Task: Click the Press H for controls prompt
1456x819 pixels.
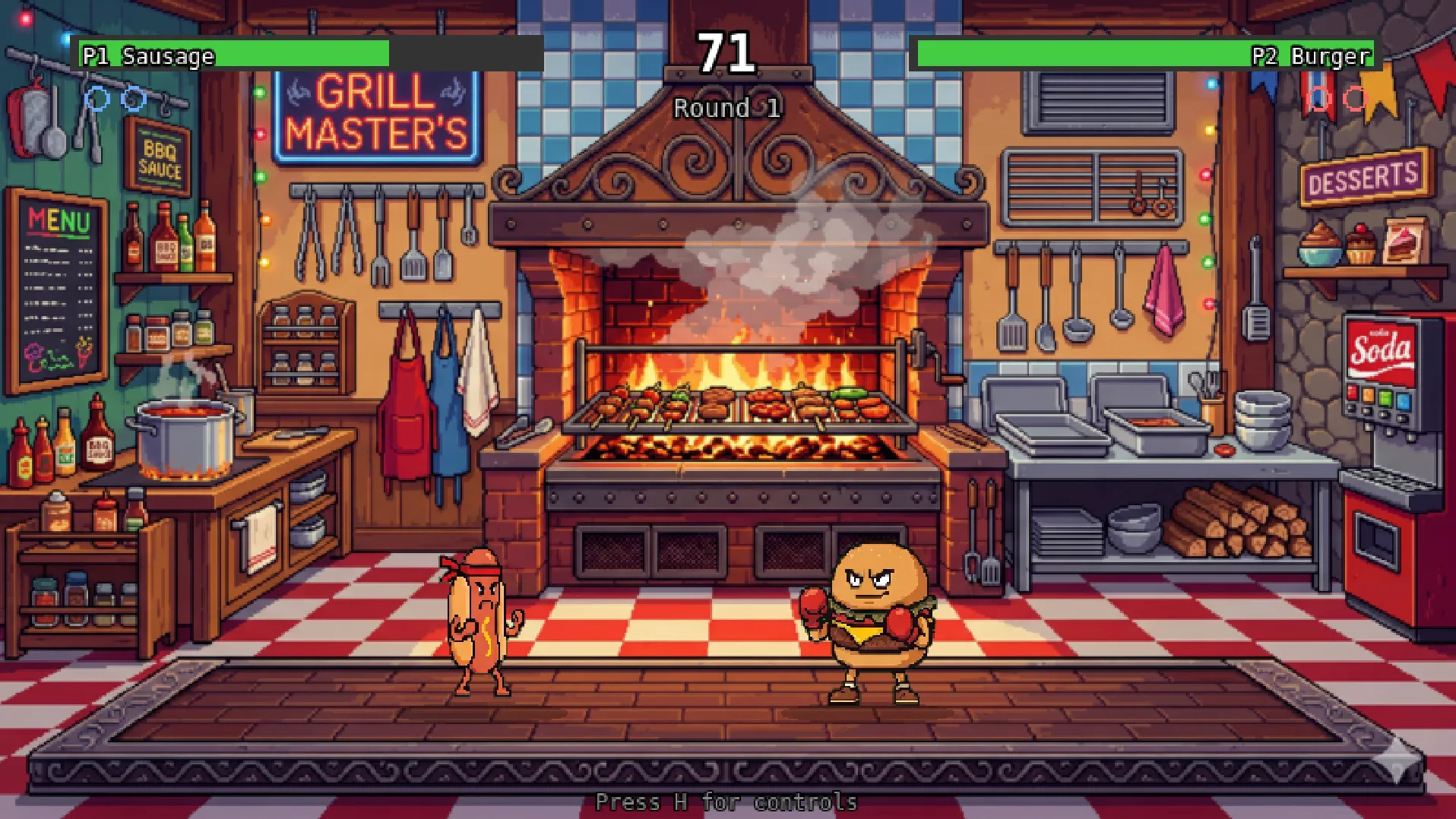Action: pos(727,802)
